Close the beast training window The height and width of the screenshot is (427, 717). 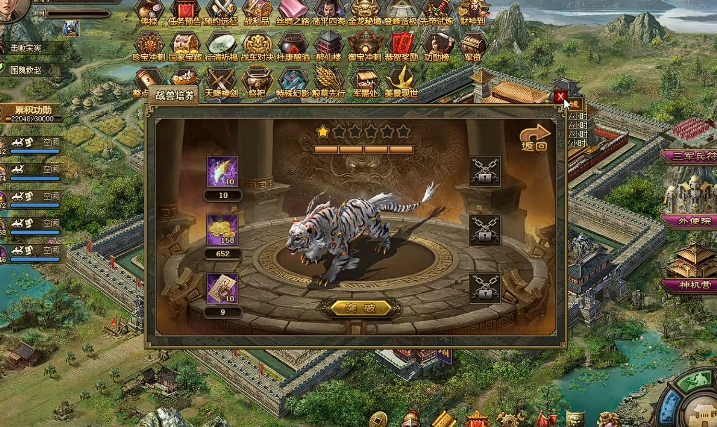561,97
